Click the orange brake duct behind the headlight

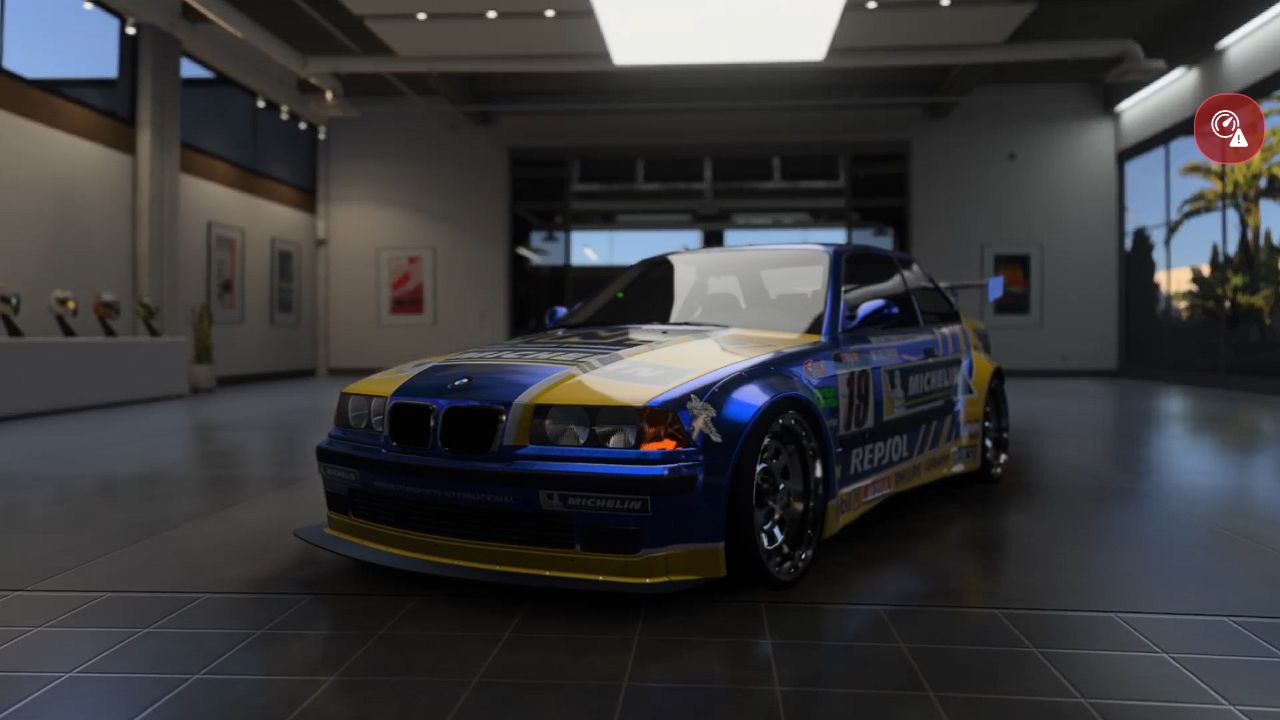coord(657,442)
